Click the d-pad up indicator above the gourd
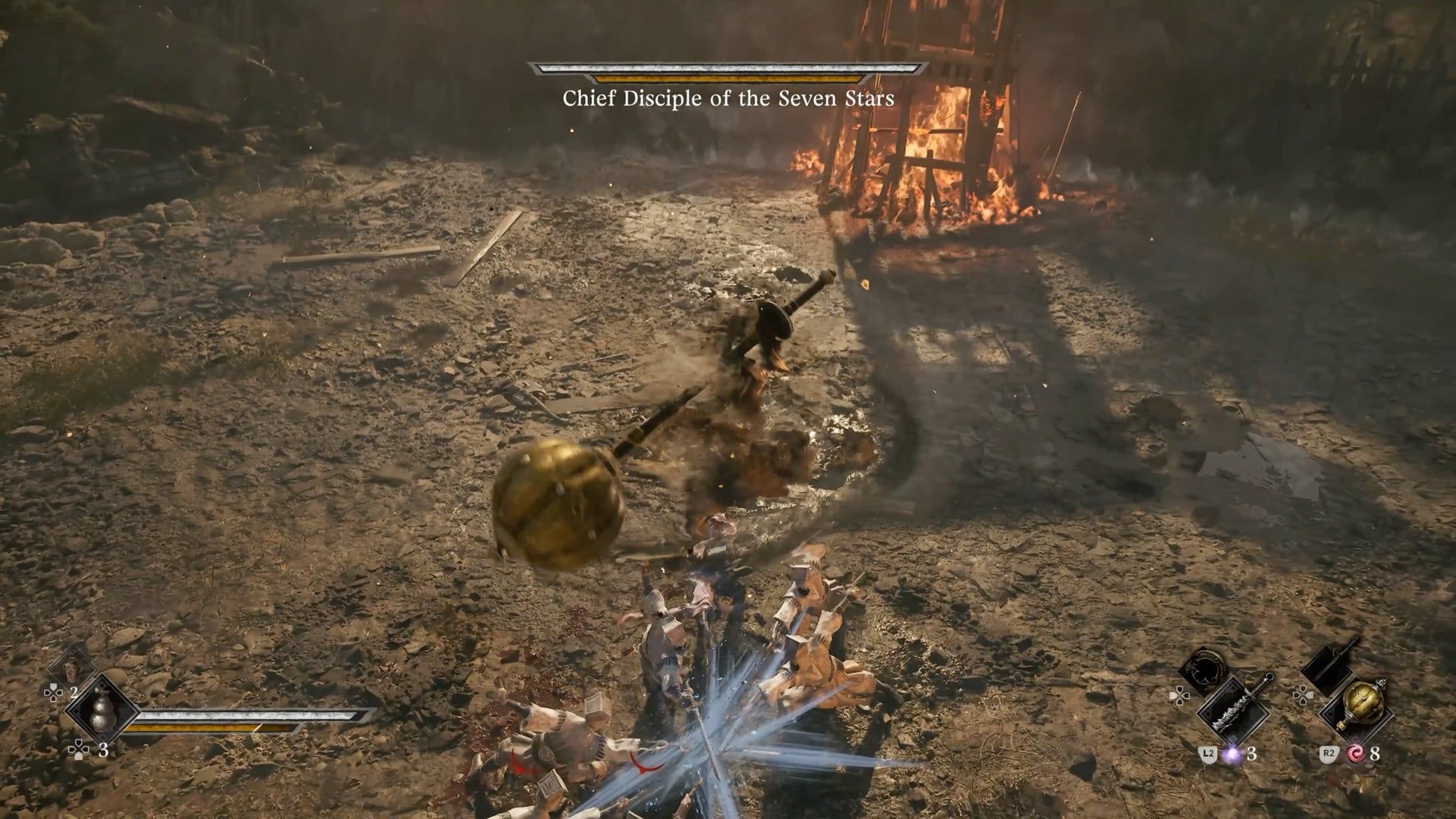The image size is (1456, 819). click(54, 692)
